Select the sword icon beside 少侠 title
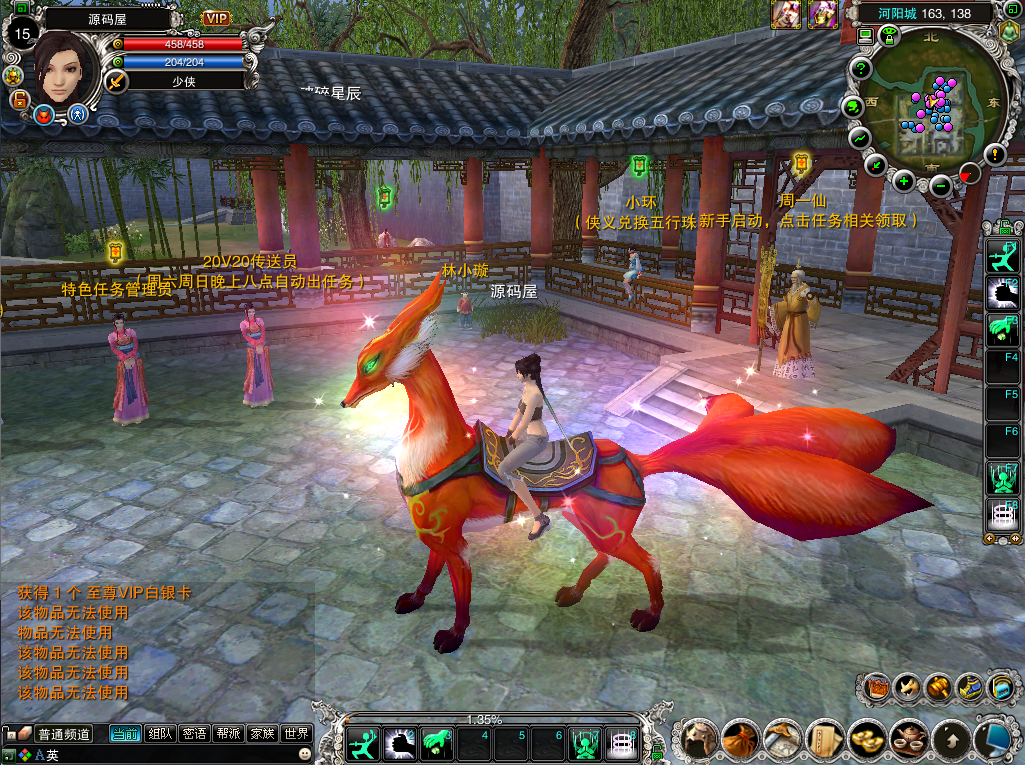1025x765 pixels. [118, 81]
